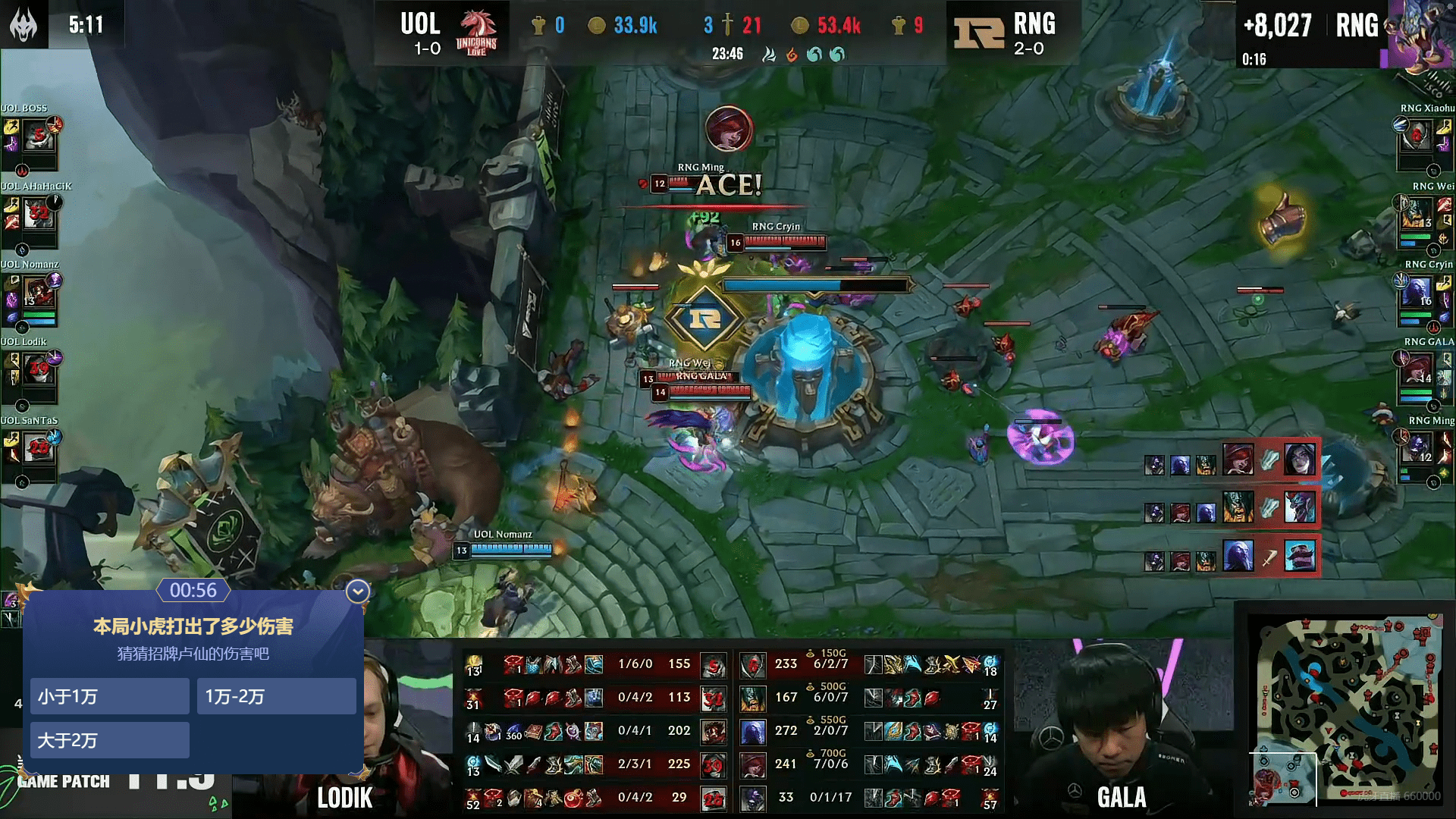The image size is (1456, 819).
Task: Select RNG Xiaohu player portrait
Action: point(1416,136)
